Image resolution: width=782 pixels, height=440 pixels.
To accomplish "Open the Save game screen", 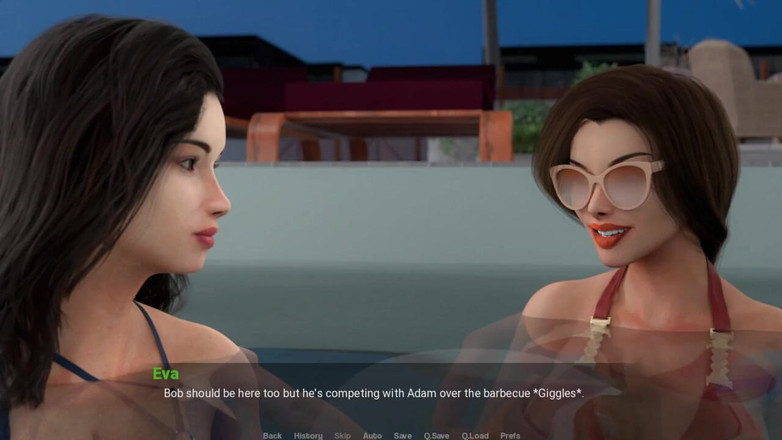I will pos(403,435).
